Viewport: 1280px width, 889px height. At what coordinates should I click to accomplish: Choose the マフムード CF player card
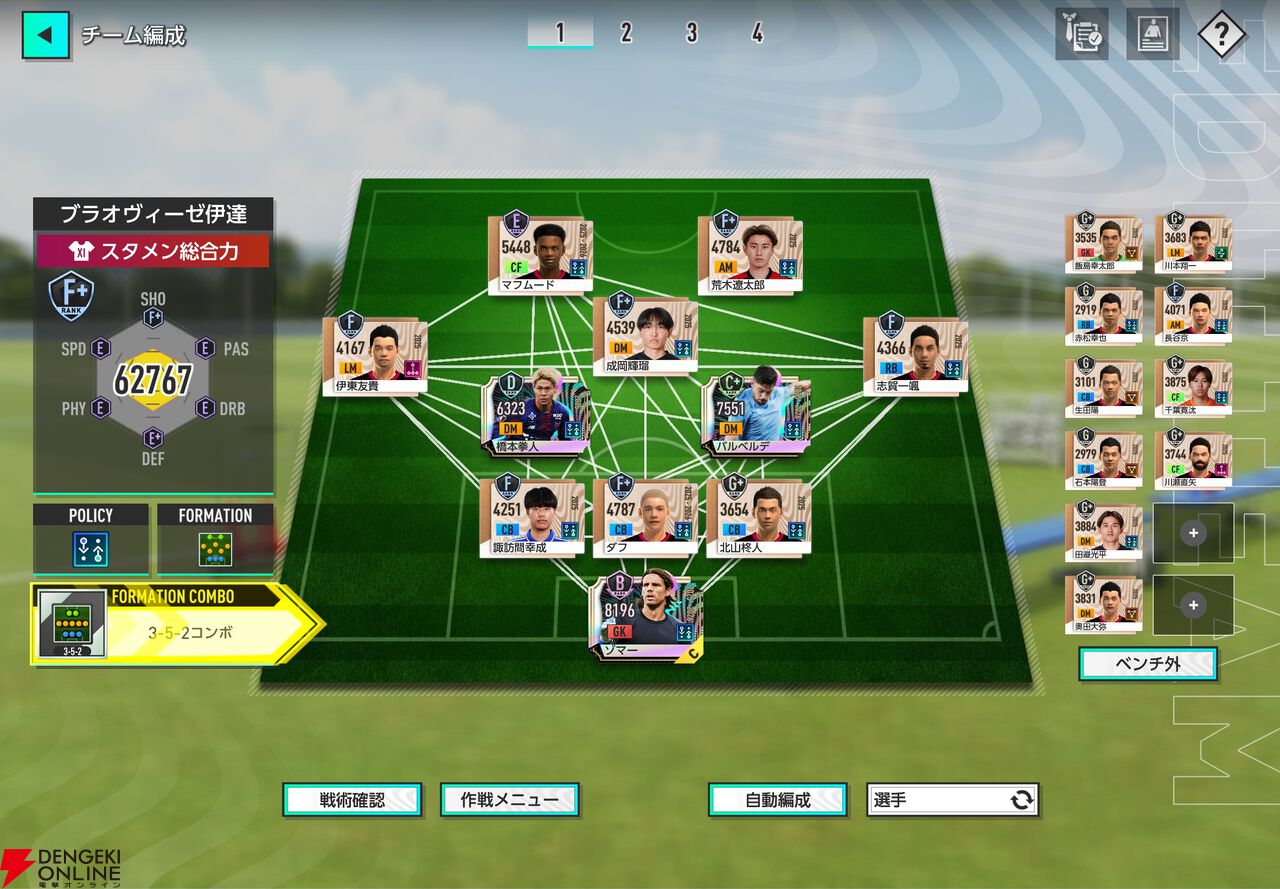(540, 254)
